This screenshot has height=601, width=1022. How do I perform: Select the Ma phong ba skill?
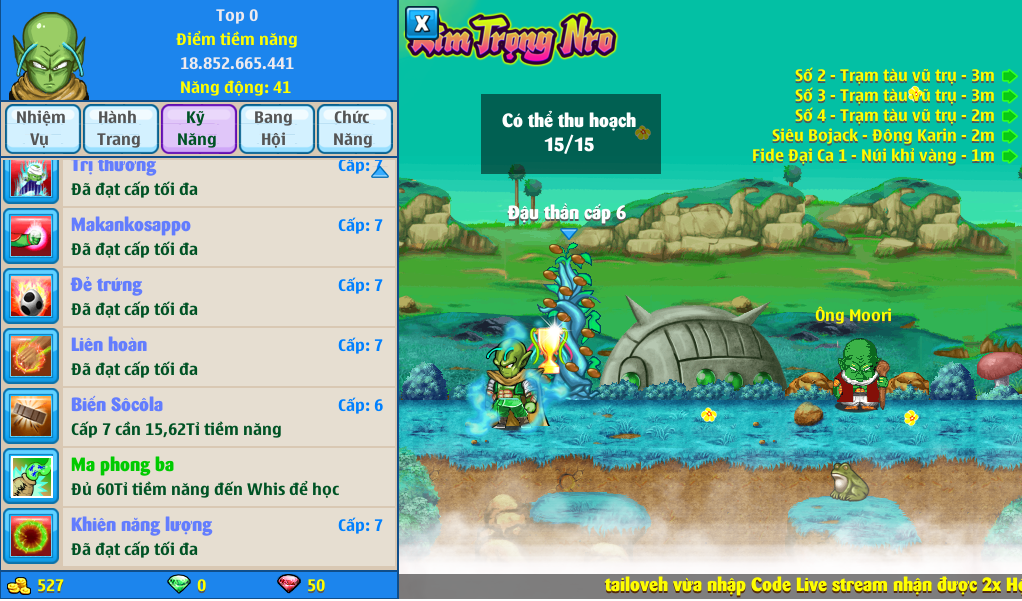200,477
